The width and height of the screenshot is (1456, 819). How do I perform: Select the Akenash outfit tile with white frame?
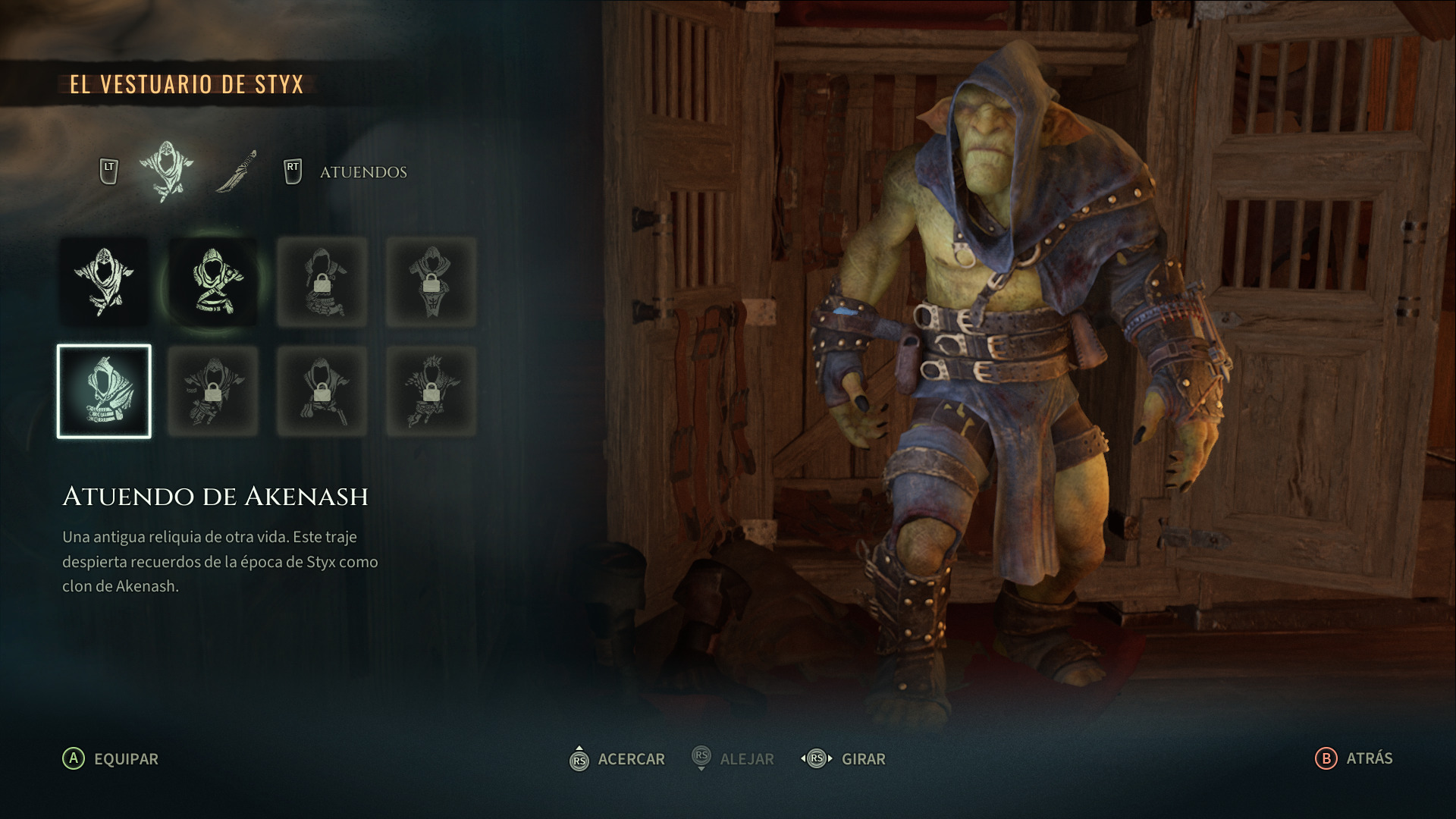pyautogui.click(x=105, y=391)
